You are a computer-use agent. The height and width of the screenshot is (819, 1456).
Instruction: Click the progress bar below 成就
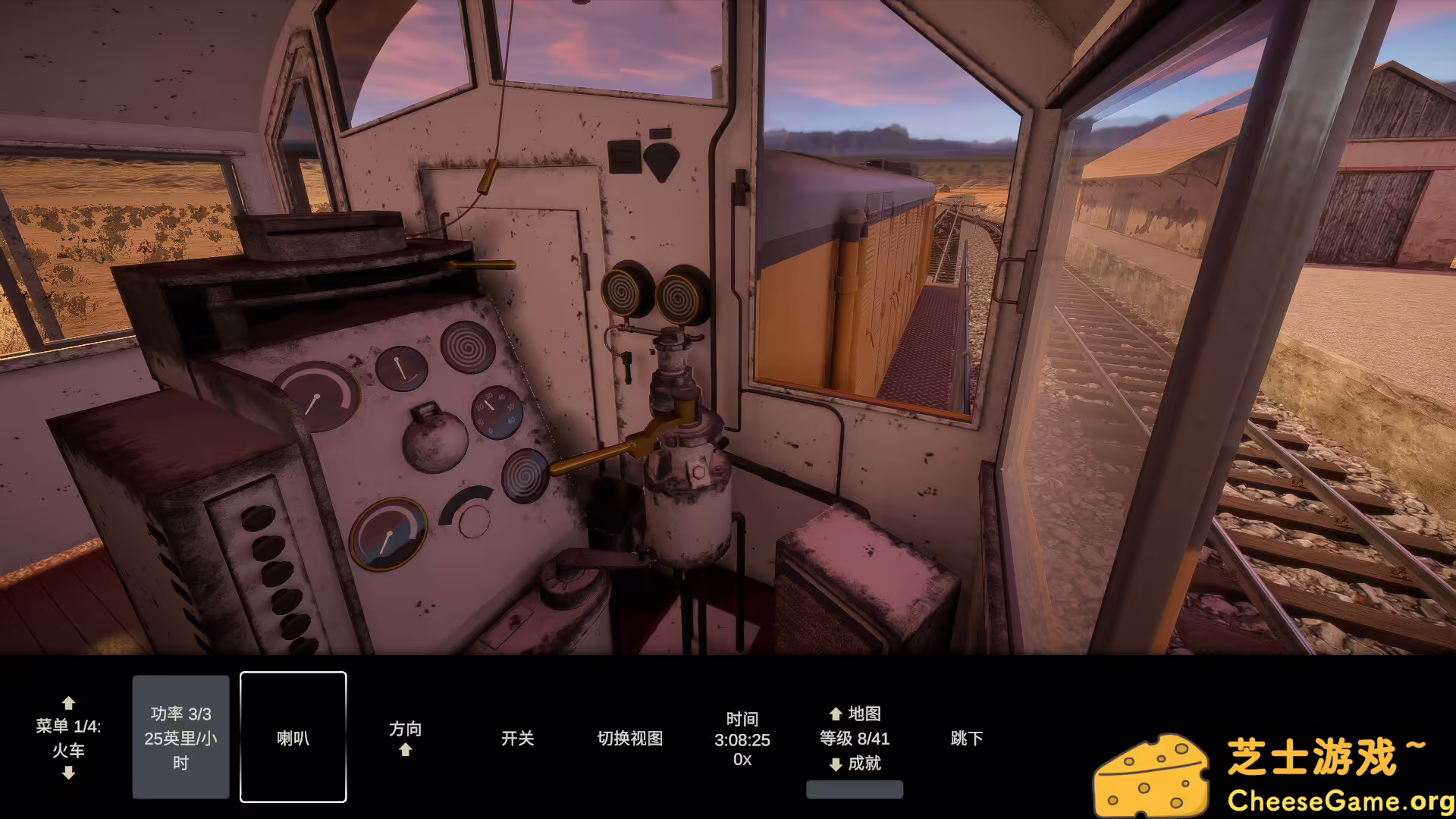click(855, 791)
